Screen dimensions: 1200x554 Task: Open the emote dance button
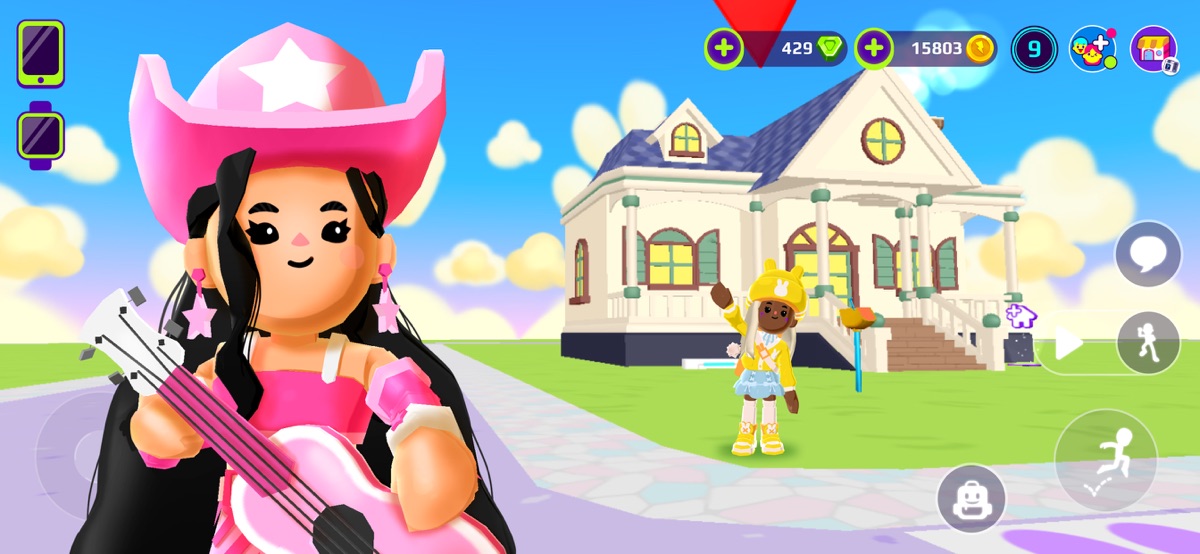[x=1148, y=343]
